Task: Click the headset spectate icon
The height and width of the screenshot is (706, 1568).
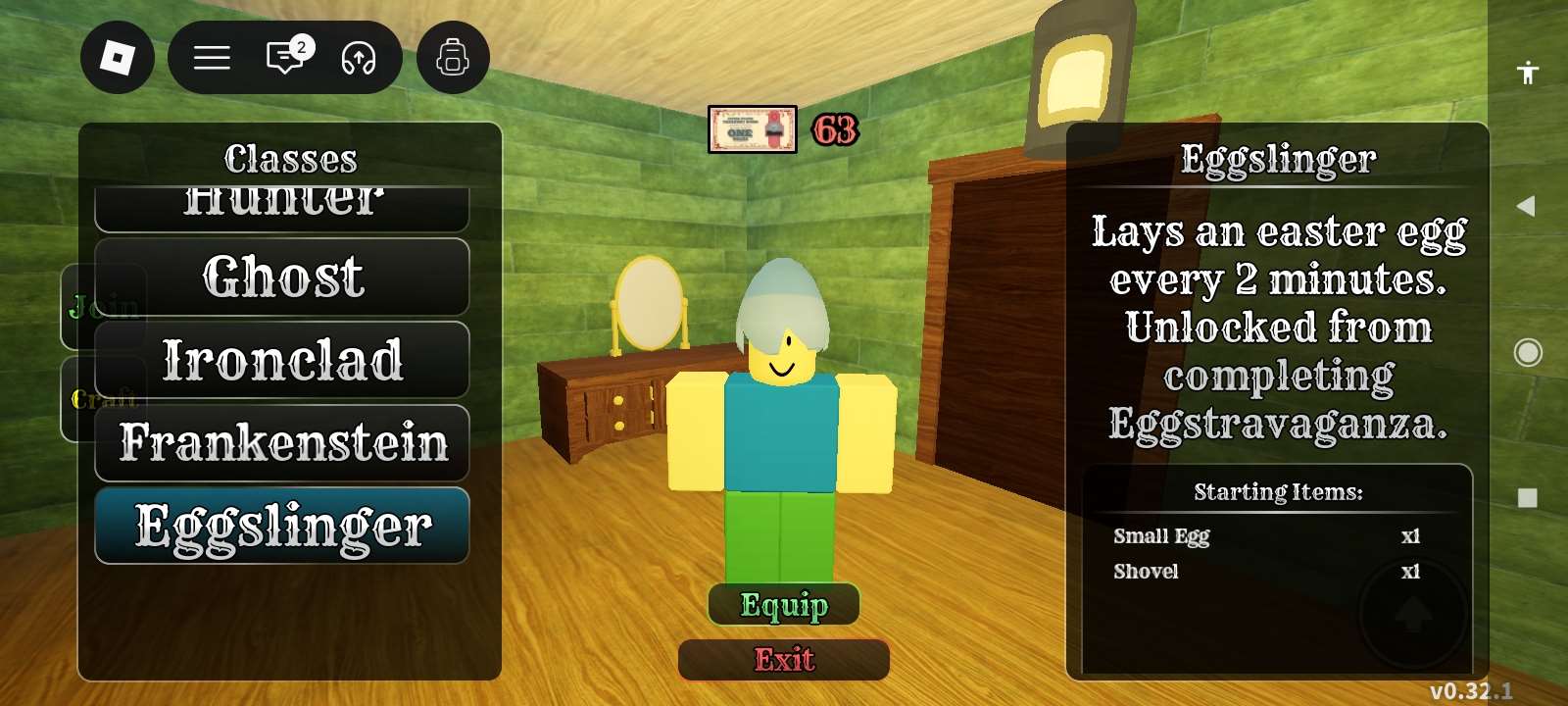Action: [x=359, y=58]
